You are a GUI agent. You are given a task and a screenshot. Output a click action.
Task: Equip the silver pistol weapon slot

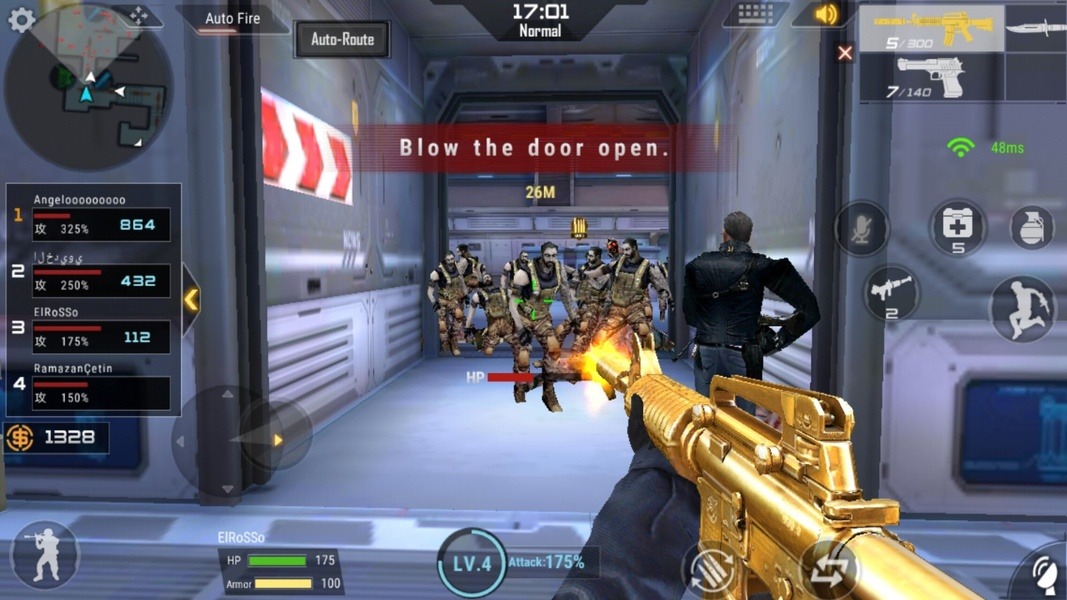pos(930,77)
